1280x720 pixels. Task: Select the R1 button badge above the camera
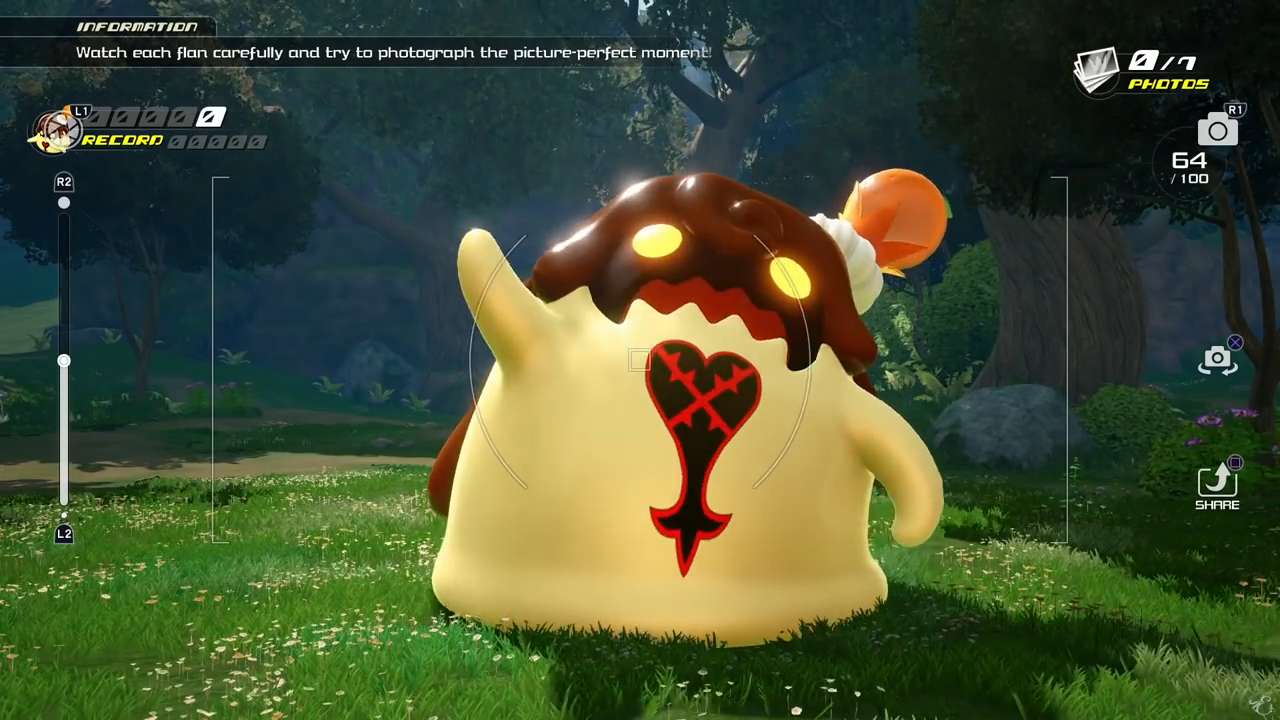coord(1234,107)
